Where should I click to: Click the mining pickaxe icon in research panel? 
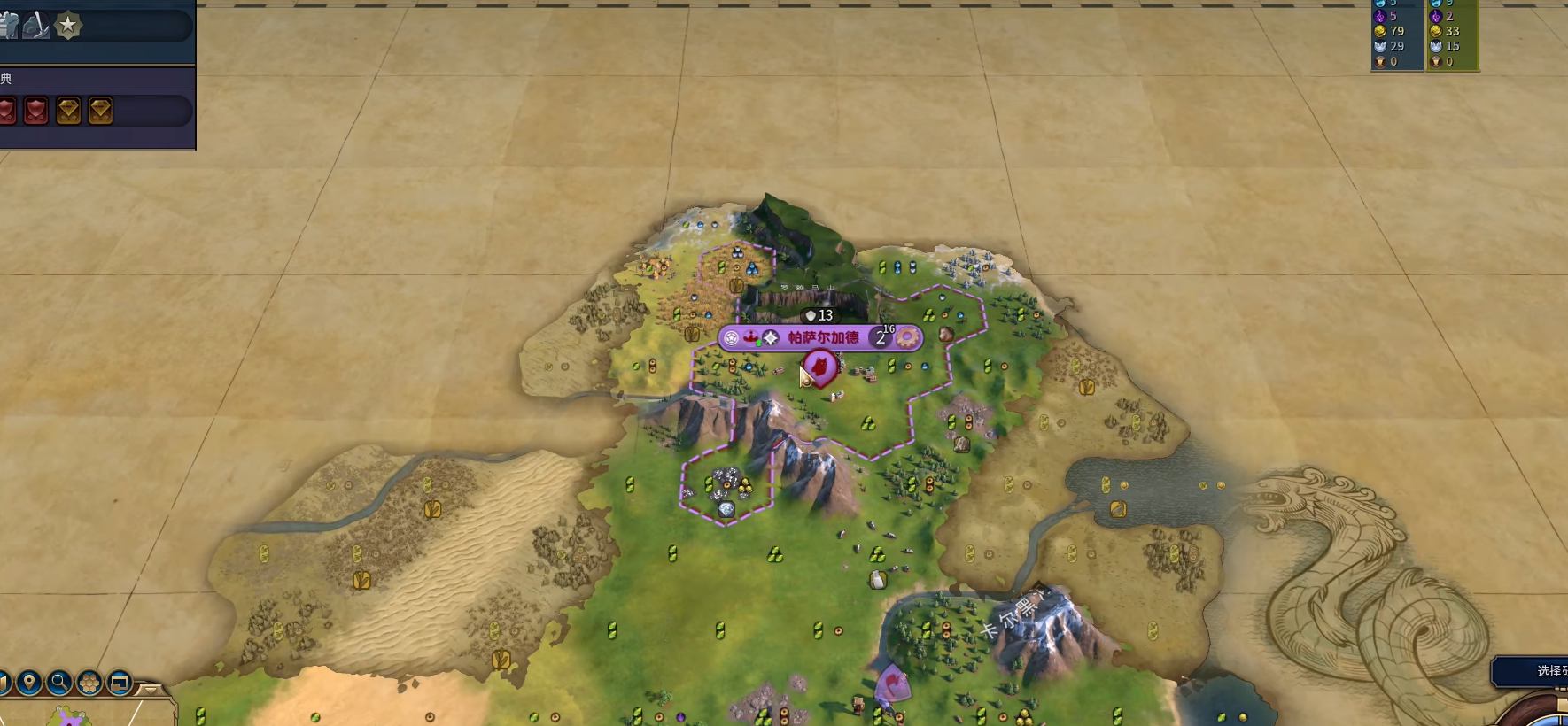(35, 27)
